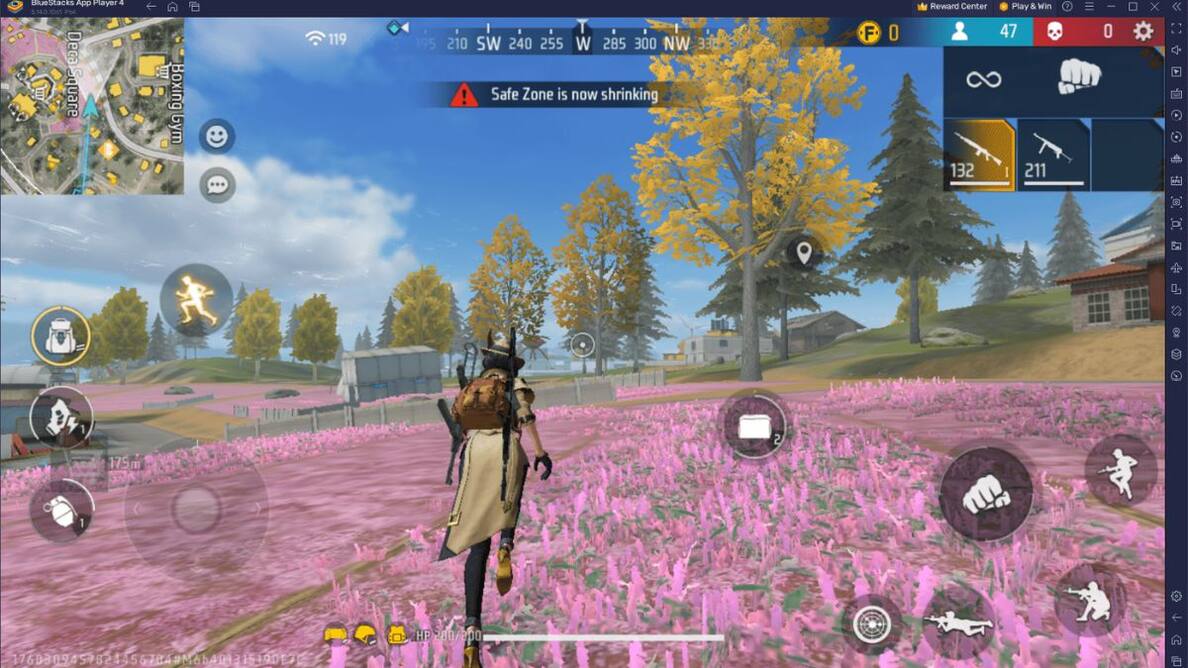Select the first rifle with 132 ammo
Screen dimensions: 1188x668
point(979,155)
